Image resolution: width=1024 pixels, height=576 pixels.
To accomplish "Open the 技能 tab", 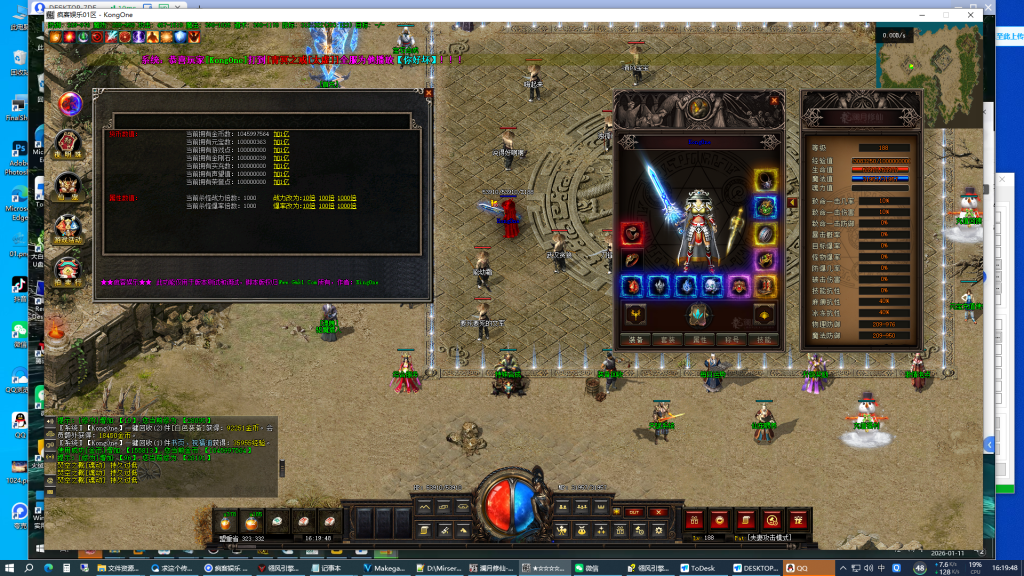I will [x=764, y=339].
